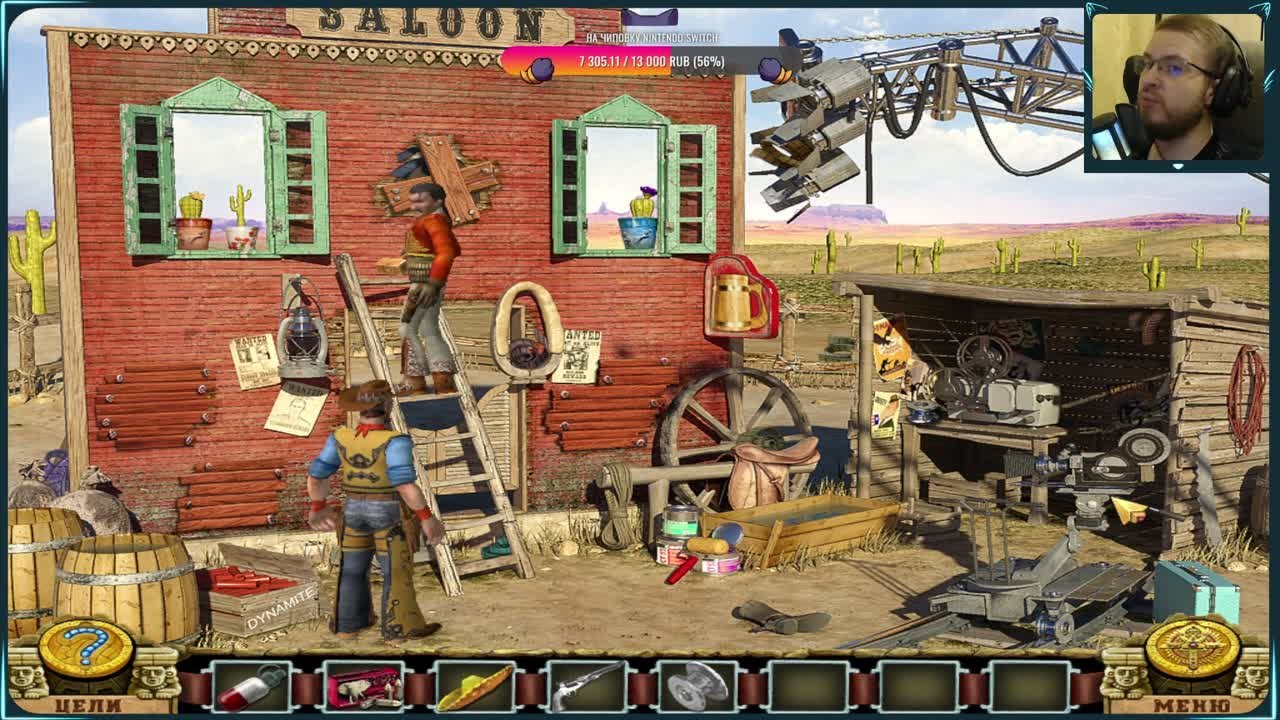Choose the yellow sombrero from inventory
1280x720 pixels.
(475, 688)
